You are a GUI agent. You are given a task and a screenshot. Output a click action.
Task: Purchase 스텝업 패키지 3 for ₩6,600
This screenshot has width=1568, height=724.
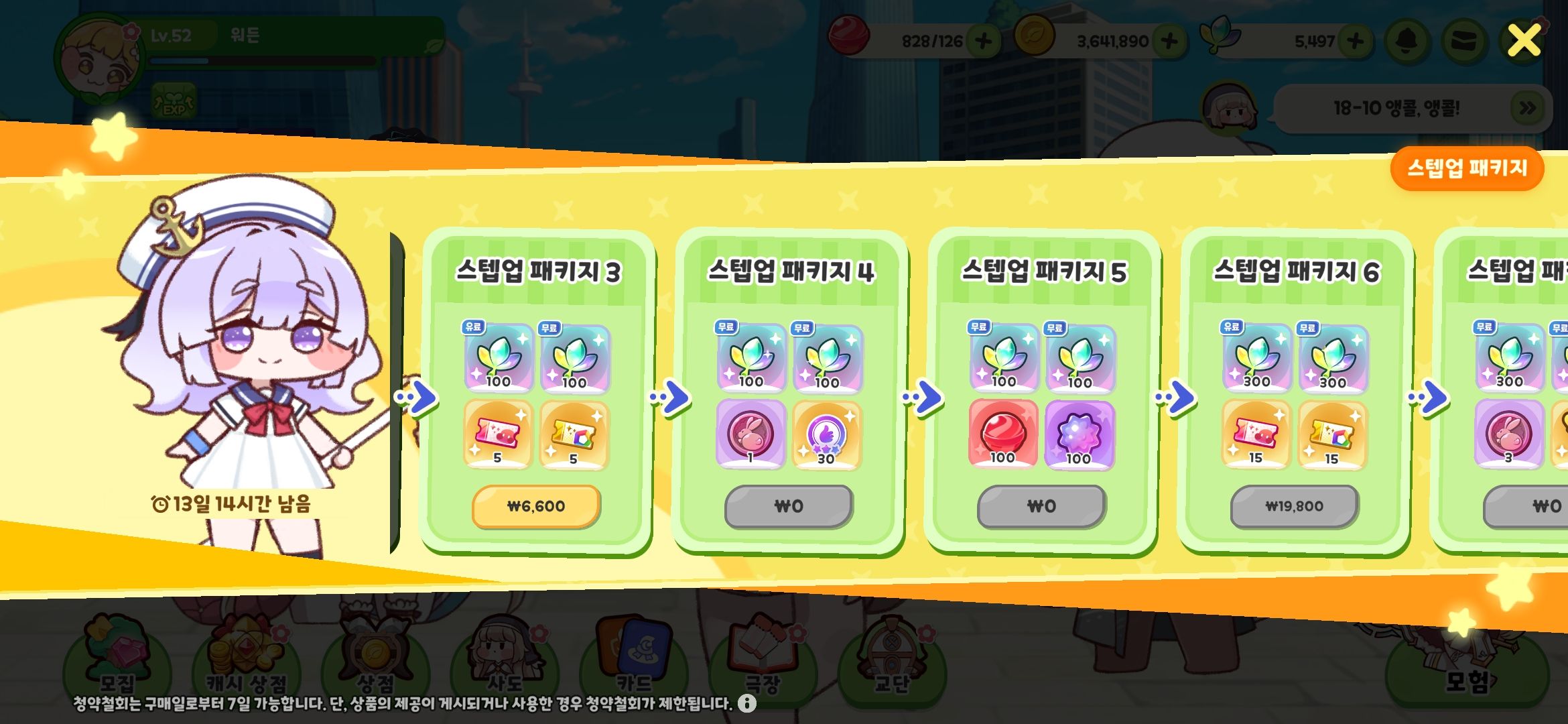tap(535, 507)
